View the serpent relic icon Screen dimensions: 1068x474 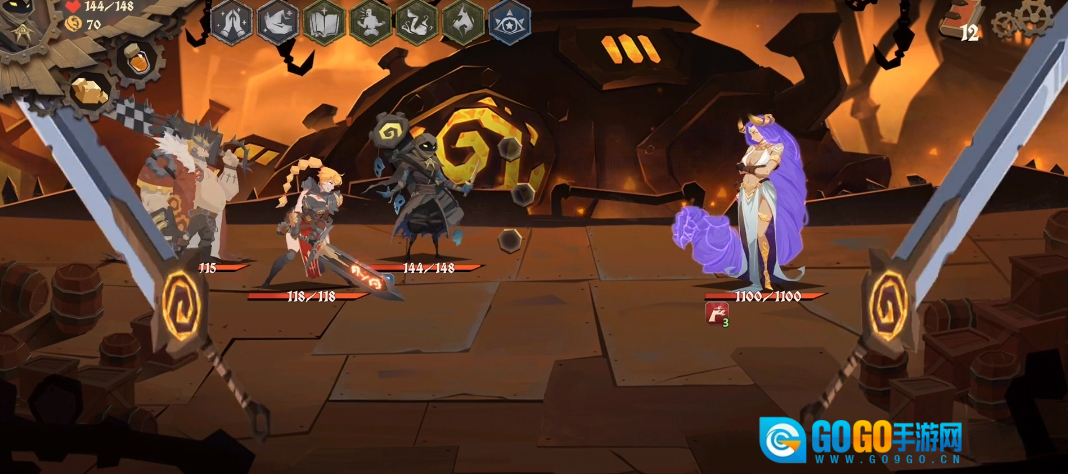pos(417,21)
